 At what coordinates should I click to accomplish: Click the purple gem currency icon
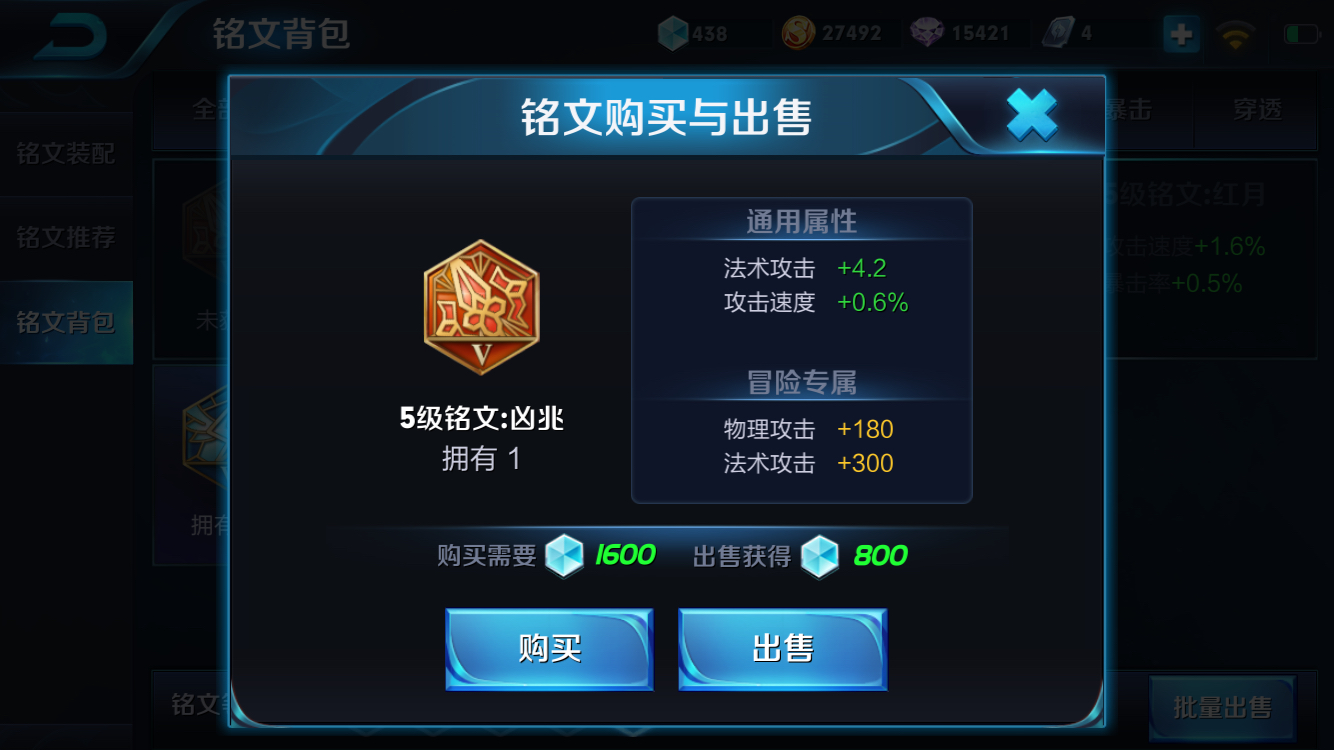[928, 31]
